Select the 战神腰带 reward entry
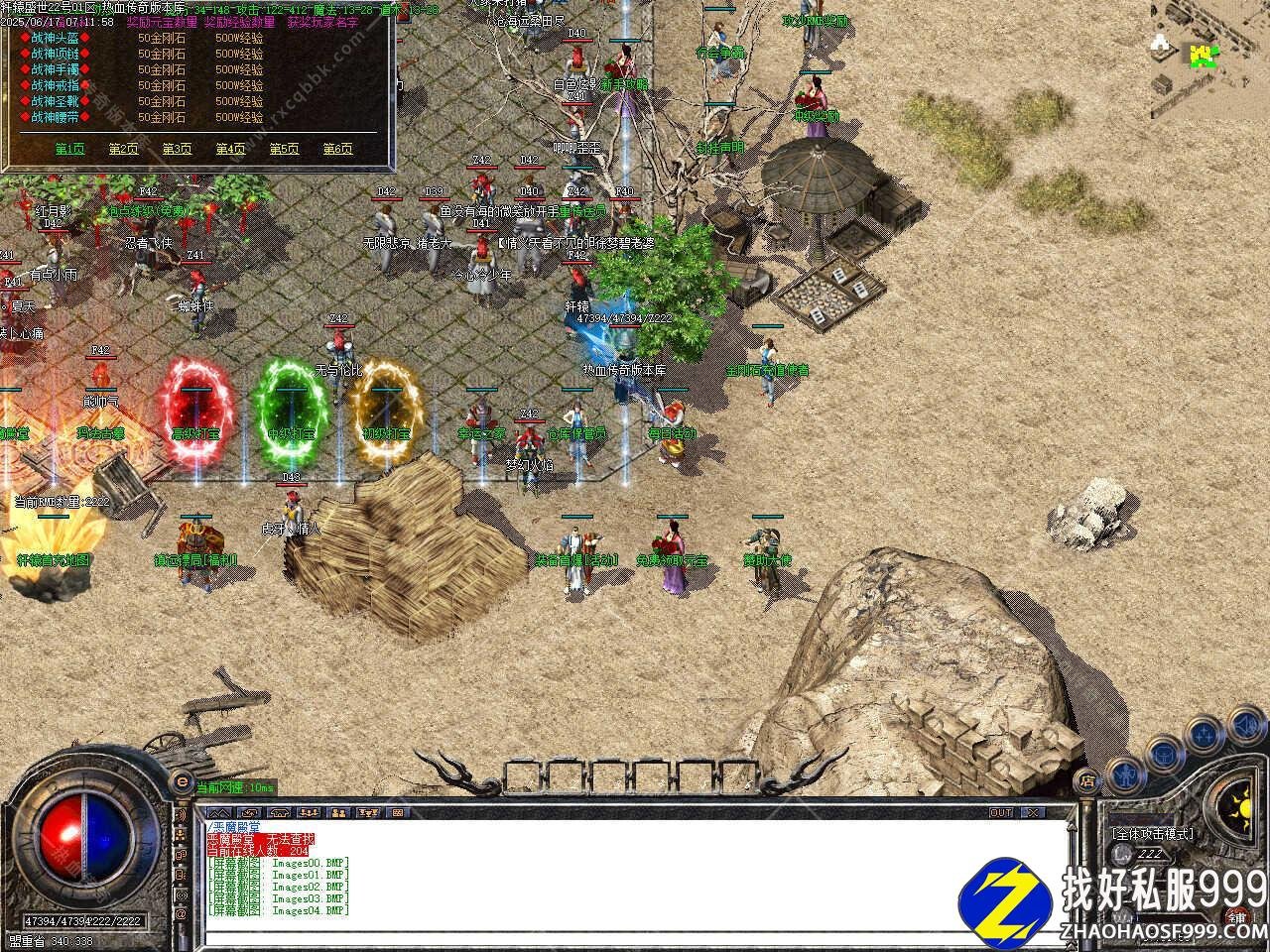This screenshot has height=952, width=1270. point(56,117)
